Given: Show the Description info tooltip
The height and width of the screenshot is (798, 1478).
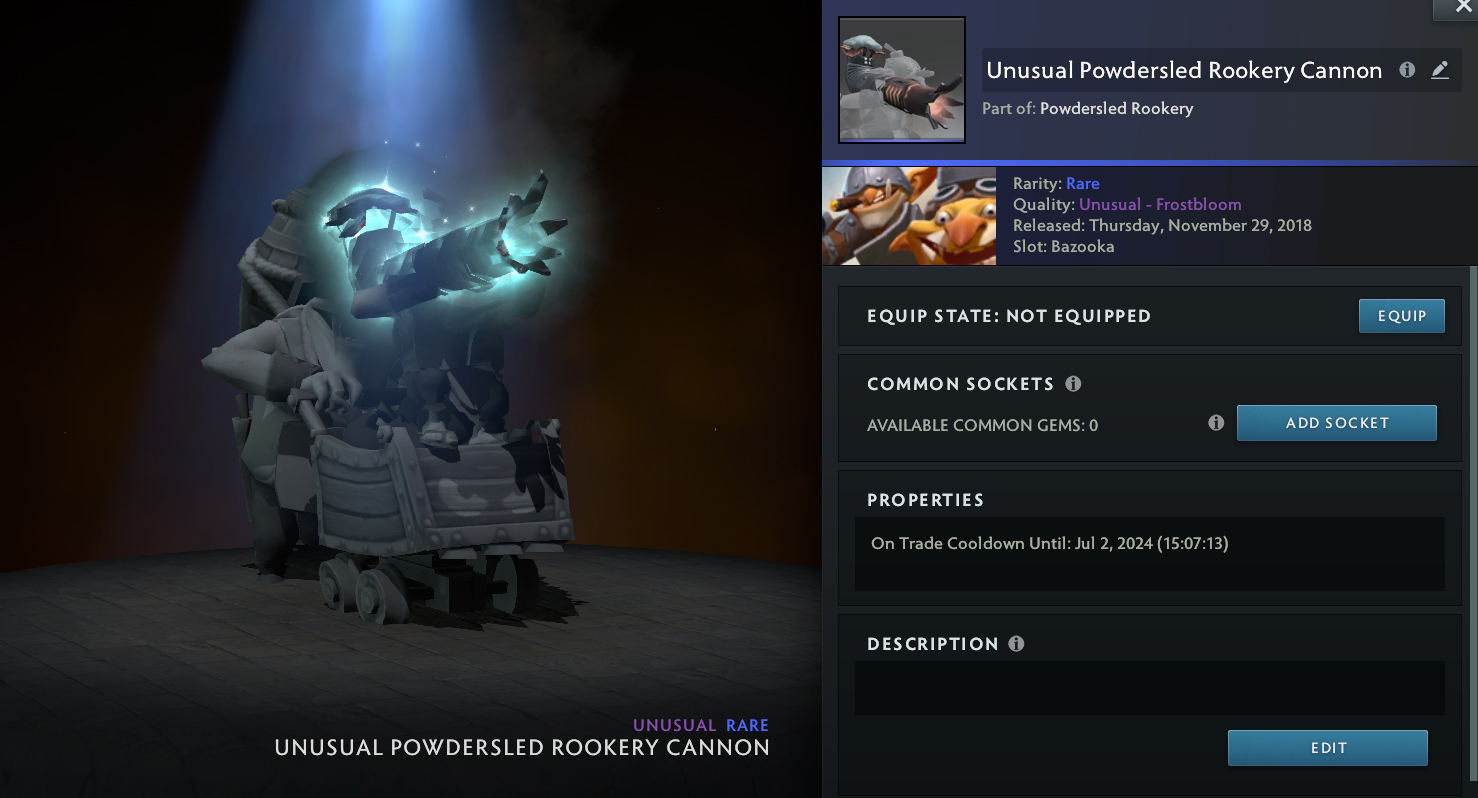Looking at the screenshot, I should (1016, 644).
